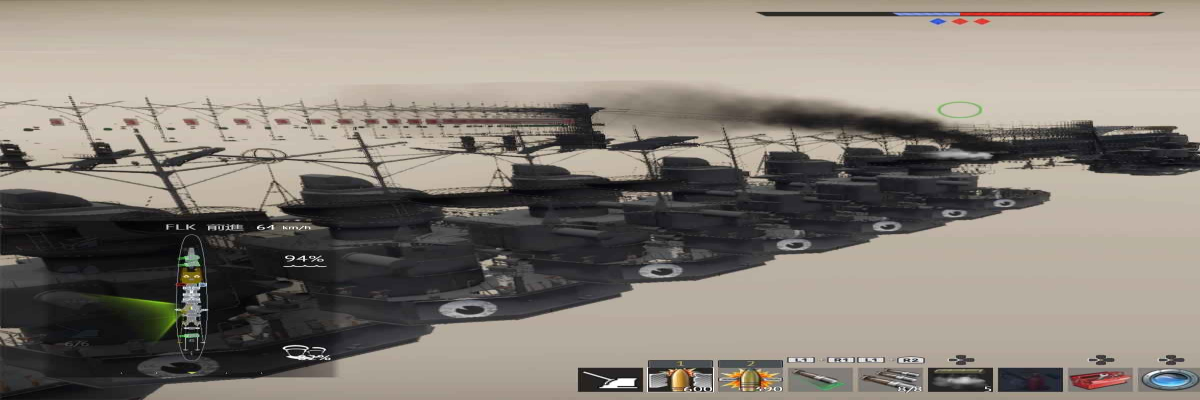Deploy the smoke screen consumable
1200x400 pixels.
pyautogui.click(x=960, y=379)
